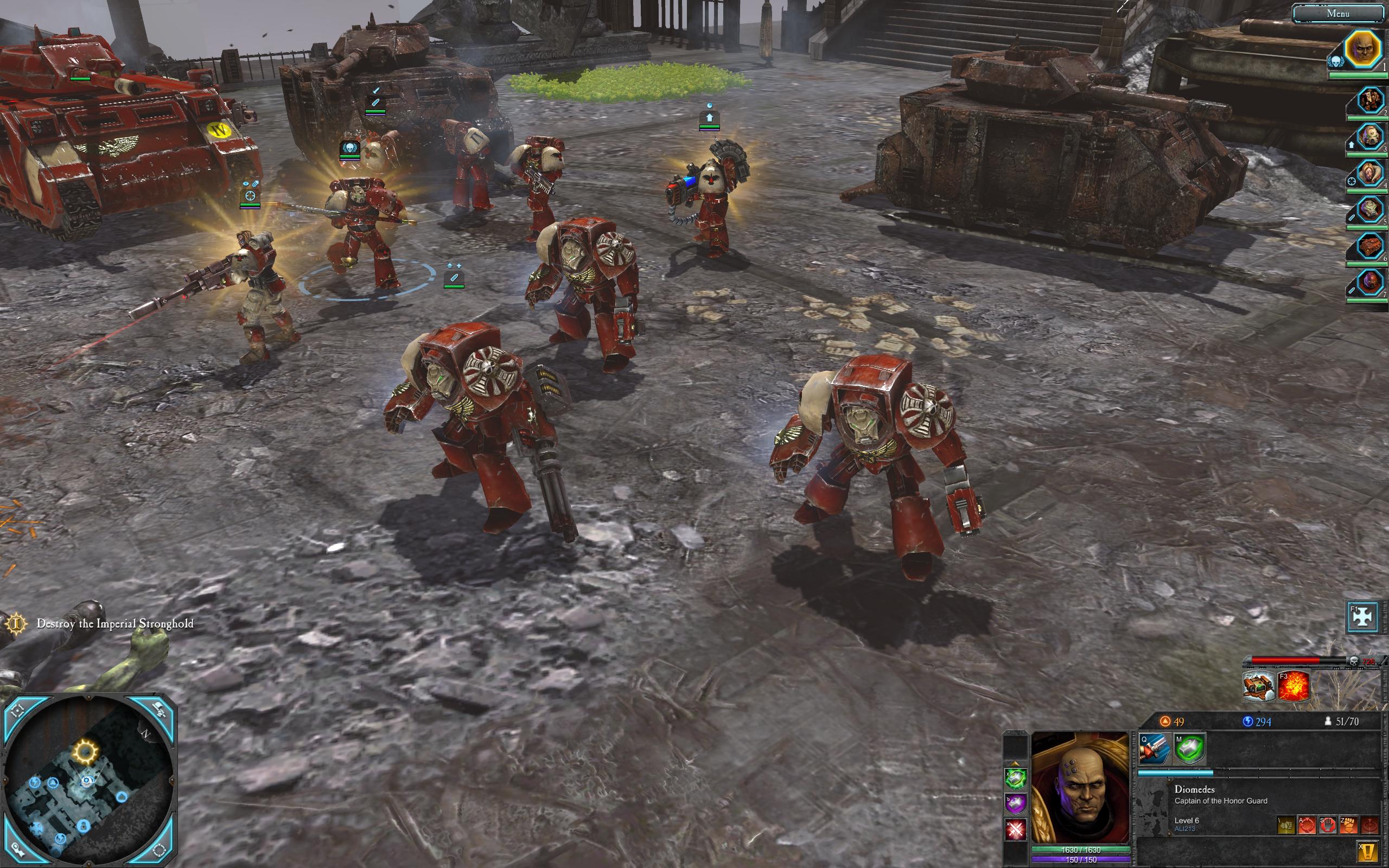
Task: Select the red-helmet squad portrait numbered 7
Action: click(x=1369, y=283)
